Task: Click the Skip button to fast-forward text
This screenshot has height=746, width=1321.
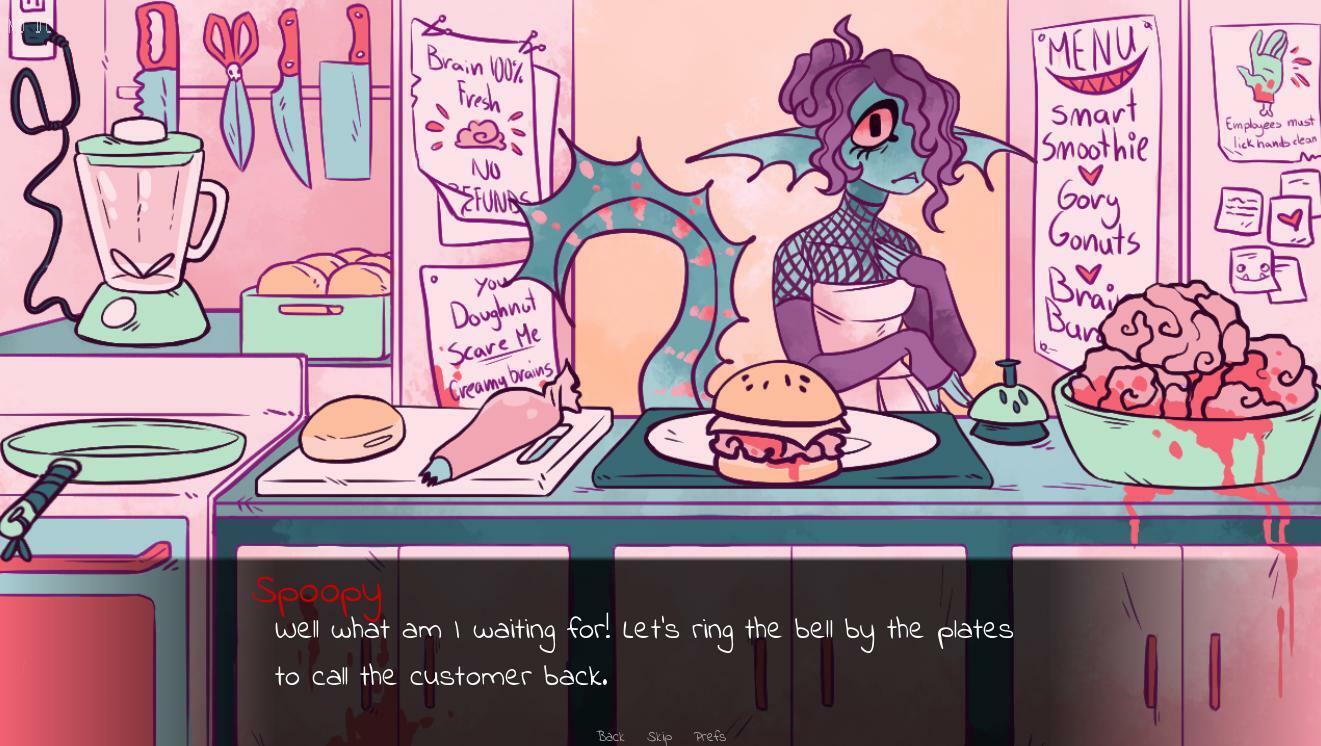Action: (x=659, y=736)
